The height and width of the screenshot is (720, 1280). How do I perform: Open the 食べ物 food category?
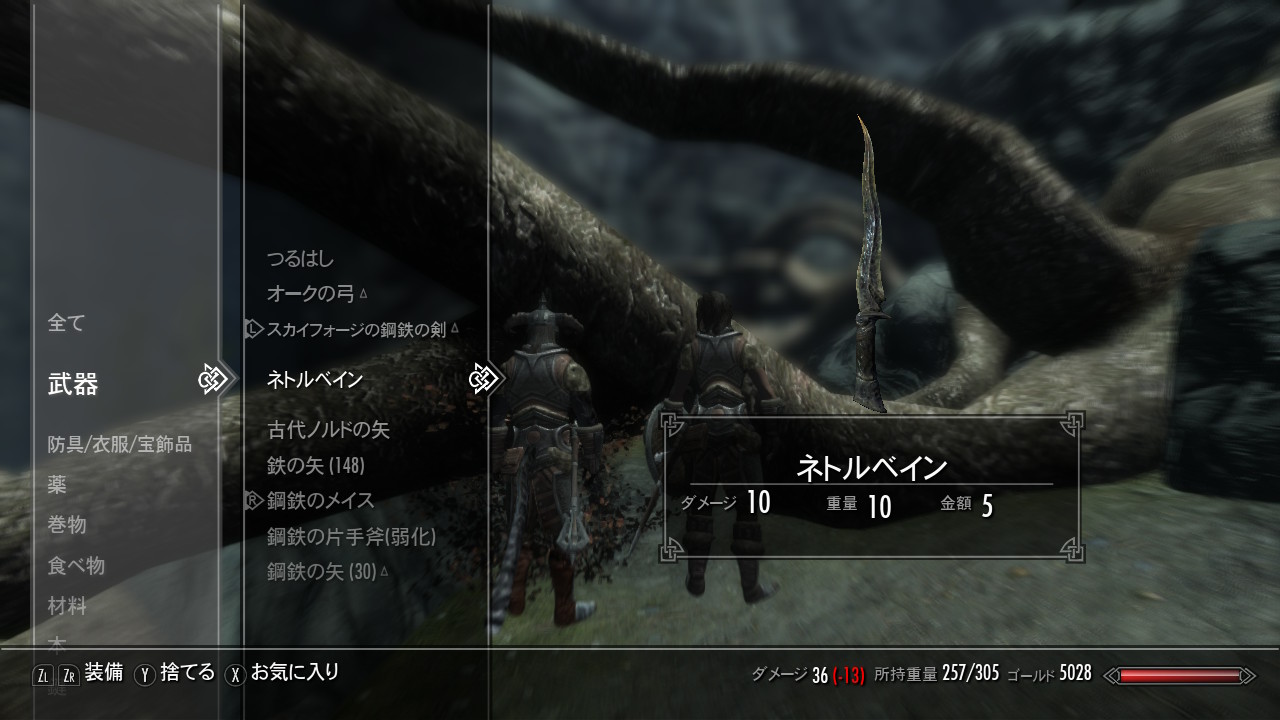[76, 566]
